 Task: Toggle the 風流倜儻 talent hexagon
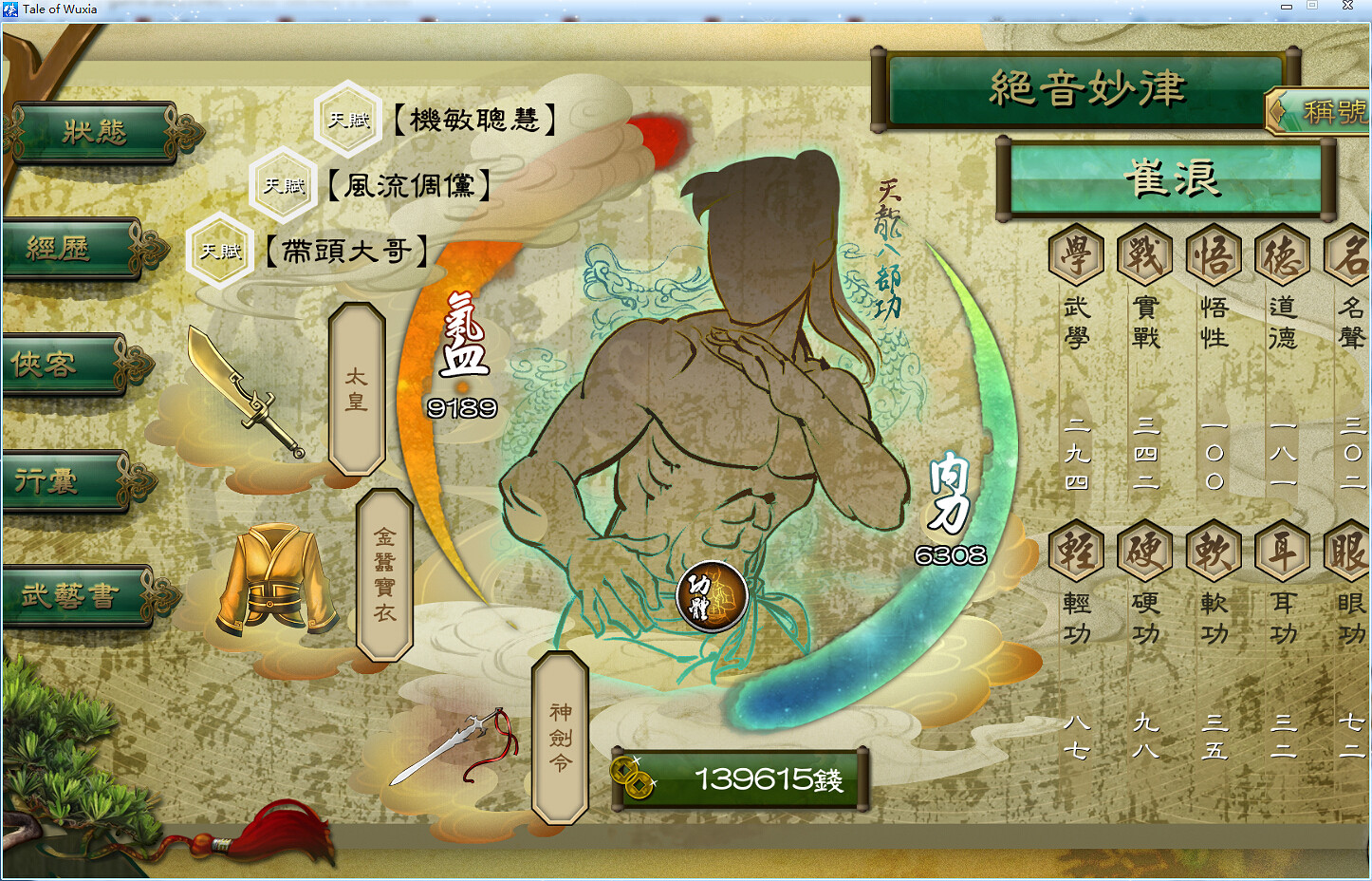pyautogui.click(x=283, y=186)
